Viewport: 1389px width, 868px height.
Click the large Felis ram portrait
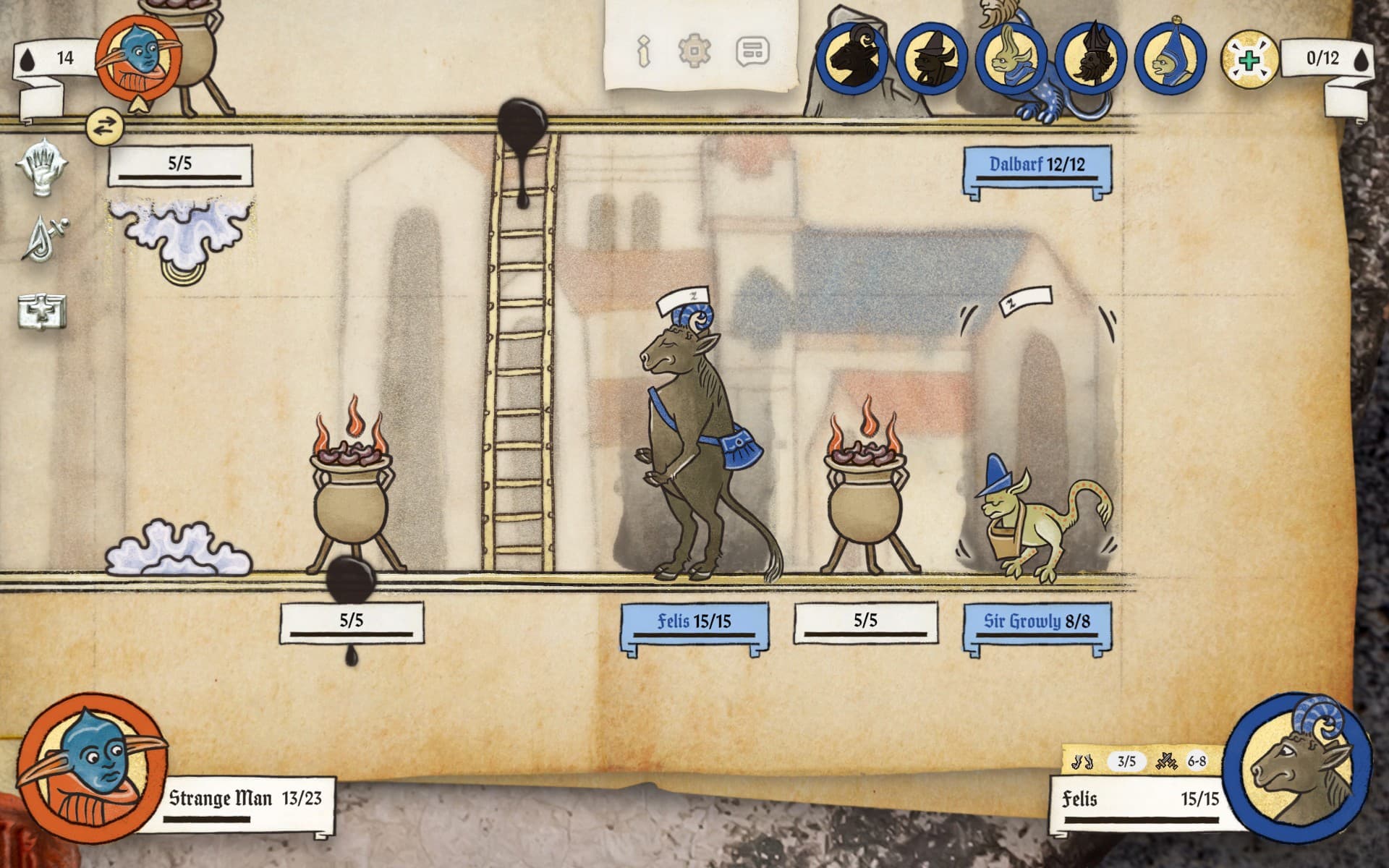click(1299, 769)
